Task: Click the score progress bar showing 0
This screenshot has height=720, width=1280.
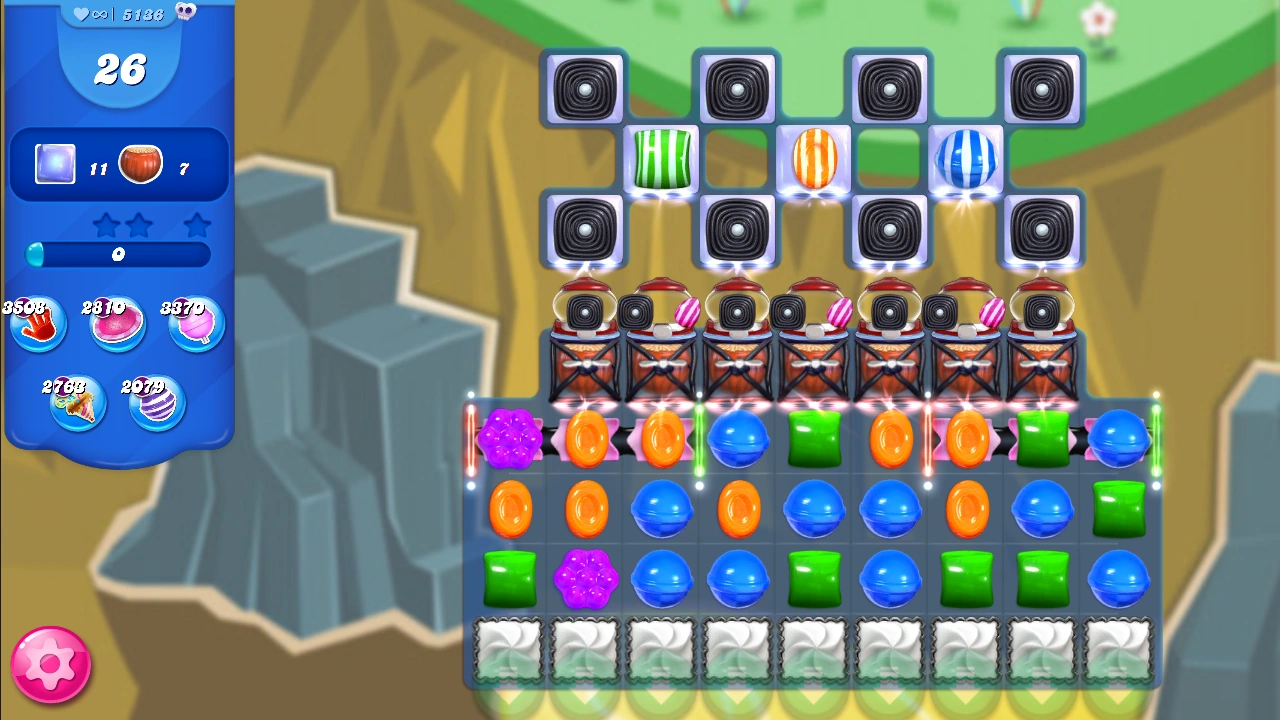Action: tap(118, 256)
